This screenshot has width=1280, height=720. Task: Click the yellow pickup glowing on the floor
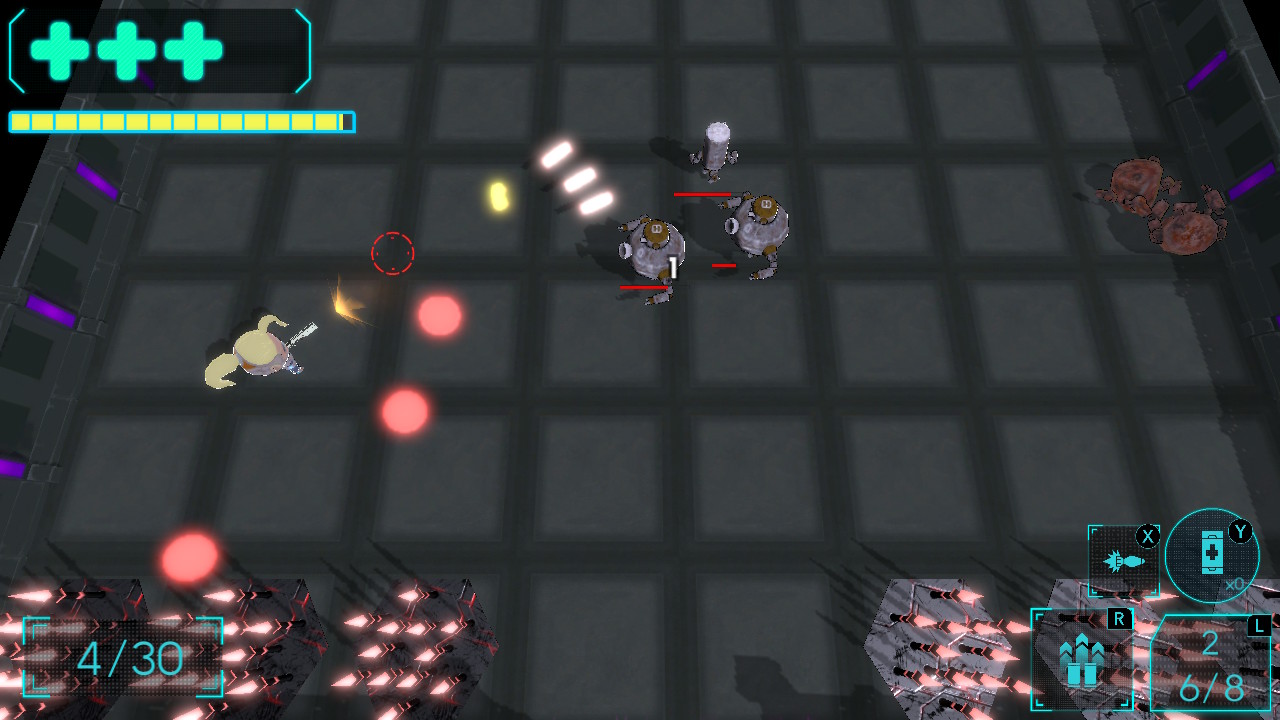coord(499,196)
